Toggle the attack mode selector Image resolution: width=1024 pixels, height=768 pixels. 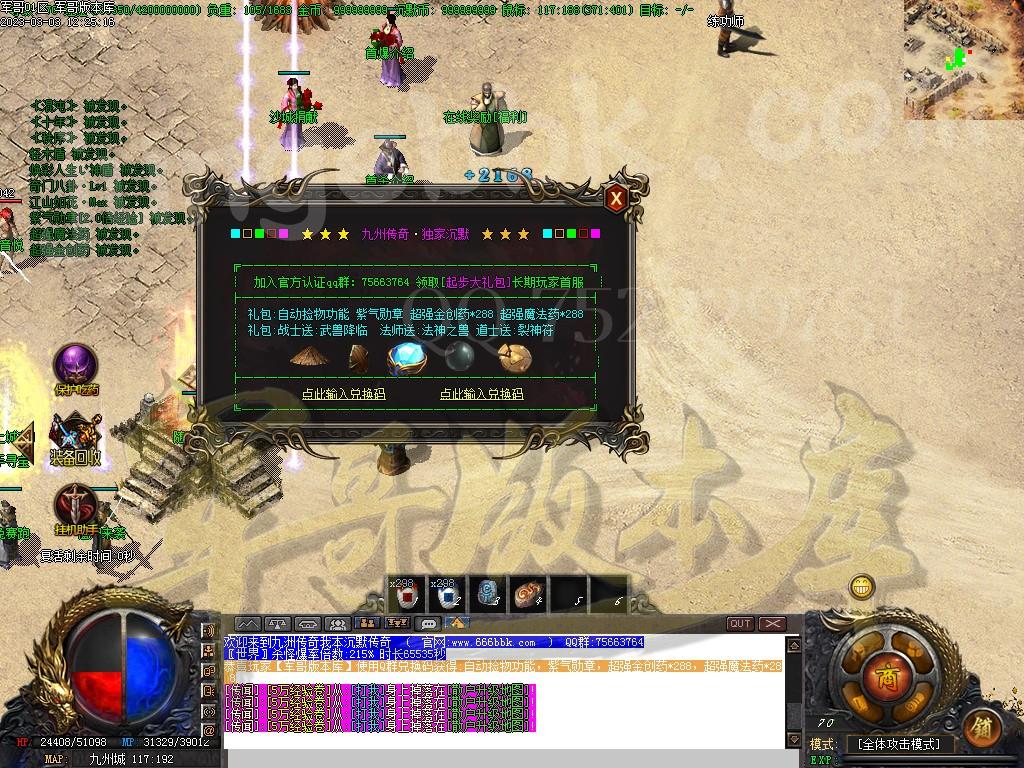click(899, 745)
